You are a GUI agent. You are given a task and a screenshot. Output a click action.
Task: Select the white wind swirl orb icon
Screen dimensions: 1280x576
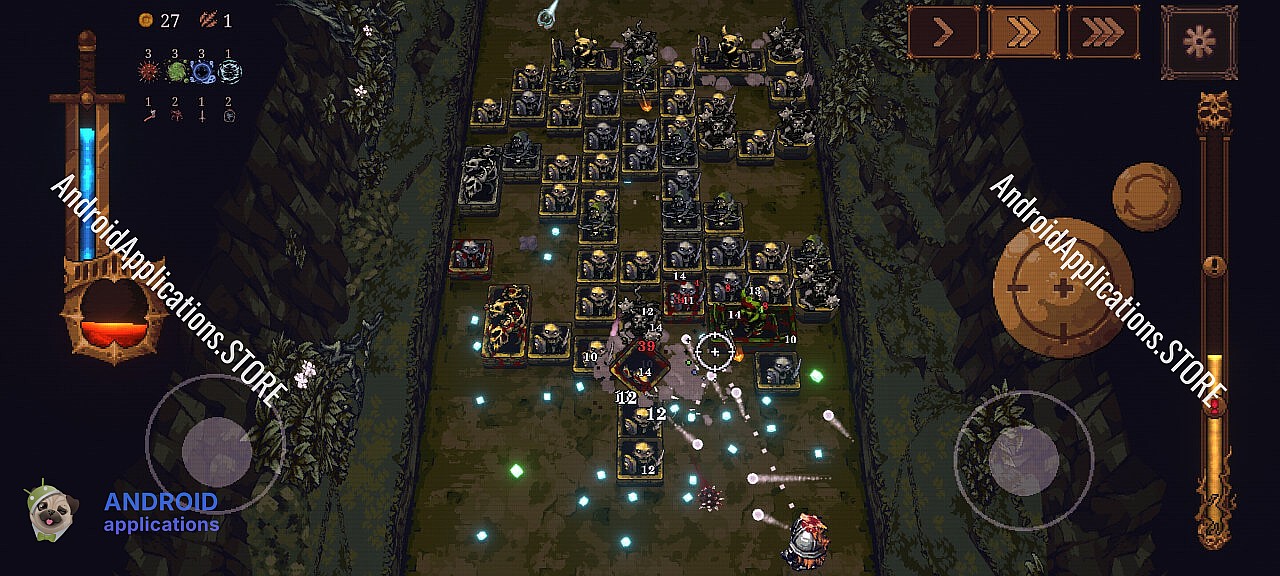click(x=230, y=72)
